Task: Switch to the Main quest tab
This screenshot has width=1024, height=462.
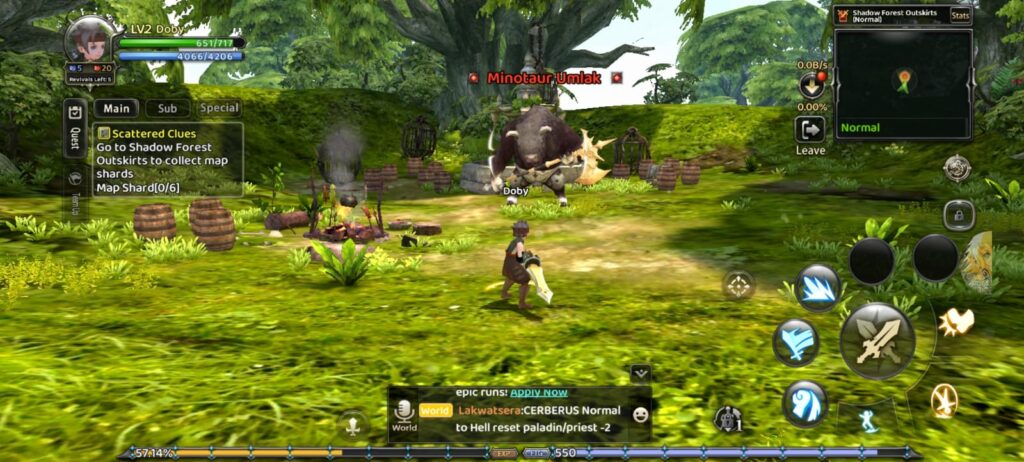Action: pyautogui.click(x=116, y=108)
